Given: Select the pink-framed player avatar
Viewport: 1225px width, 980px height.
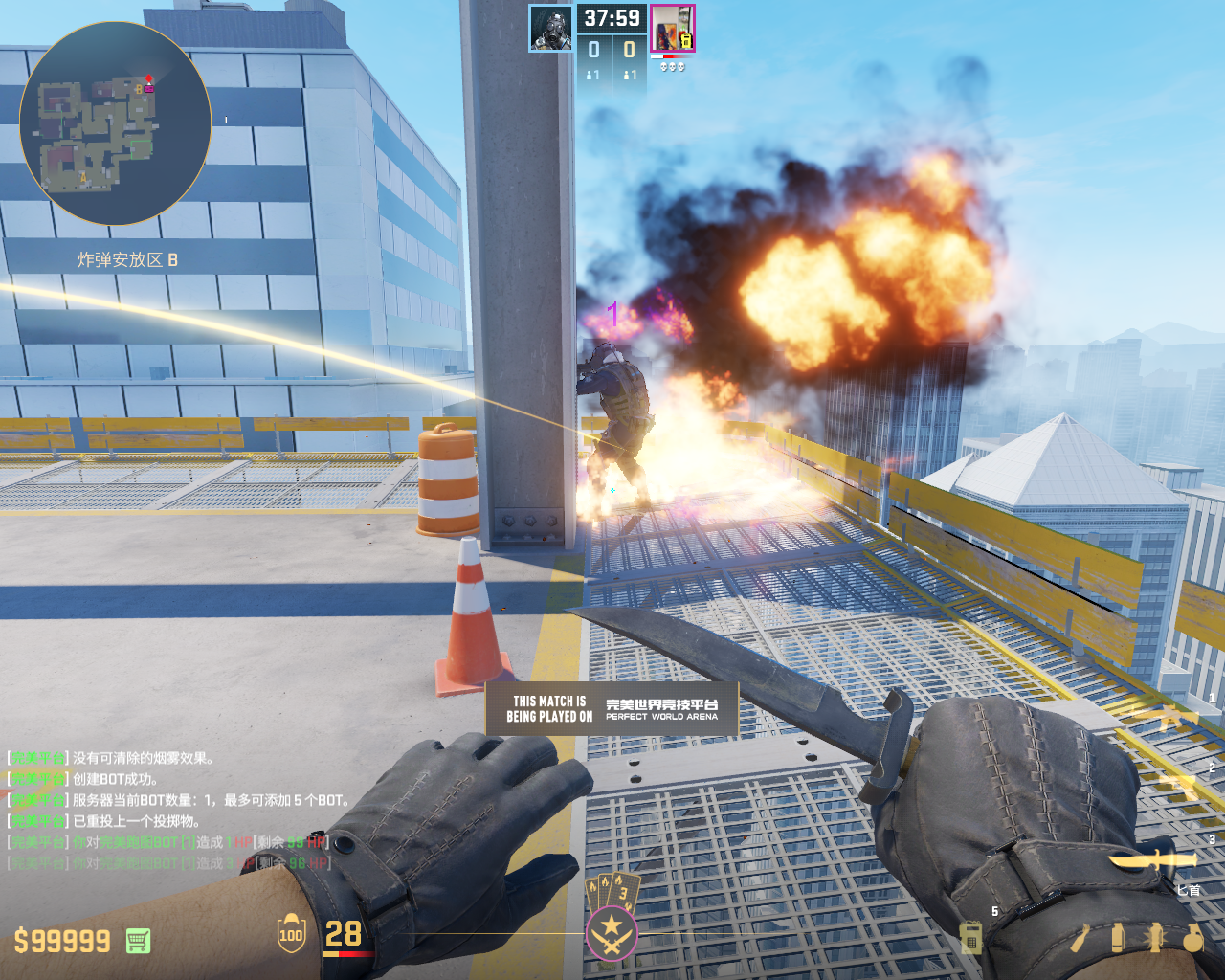Looking at the screenshot, I should point(672,28).
